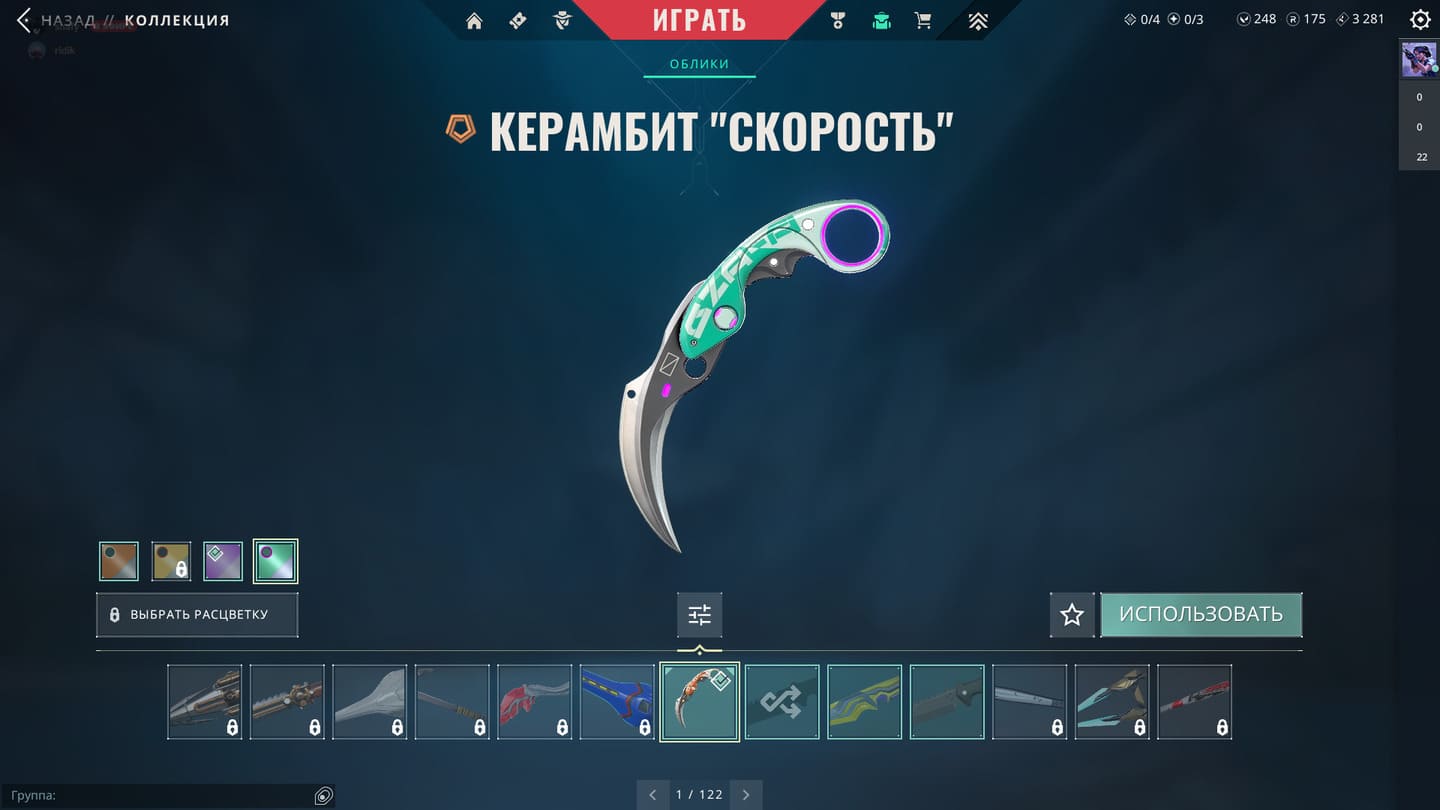The width and height of the screenshot is (1440, 810).
Task: Open settings with the gear icon
Action: click(x=1419, y=20)
